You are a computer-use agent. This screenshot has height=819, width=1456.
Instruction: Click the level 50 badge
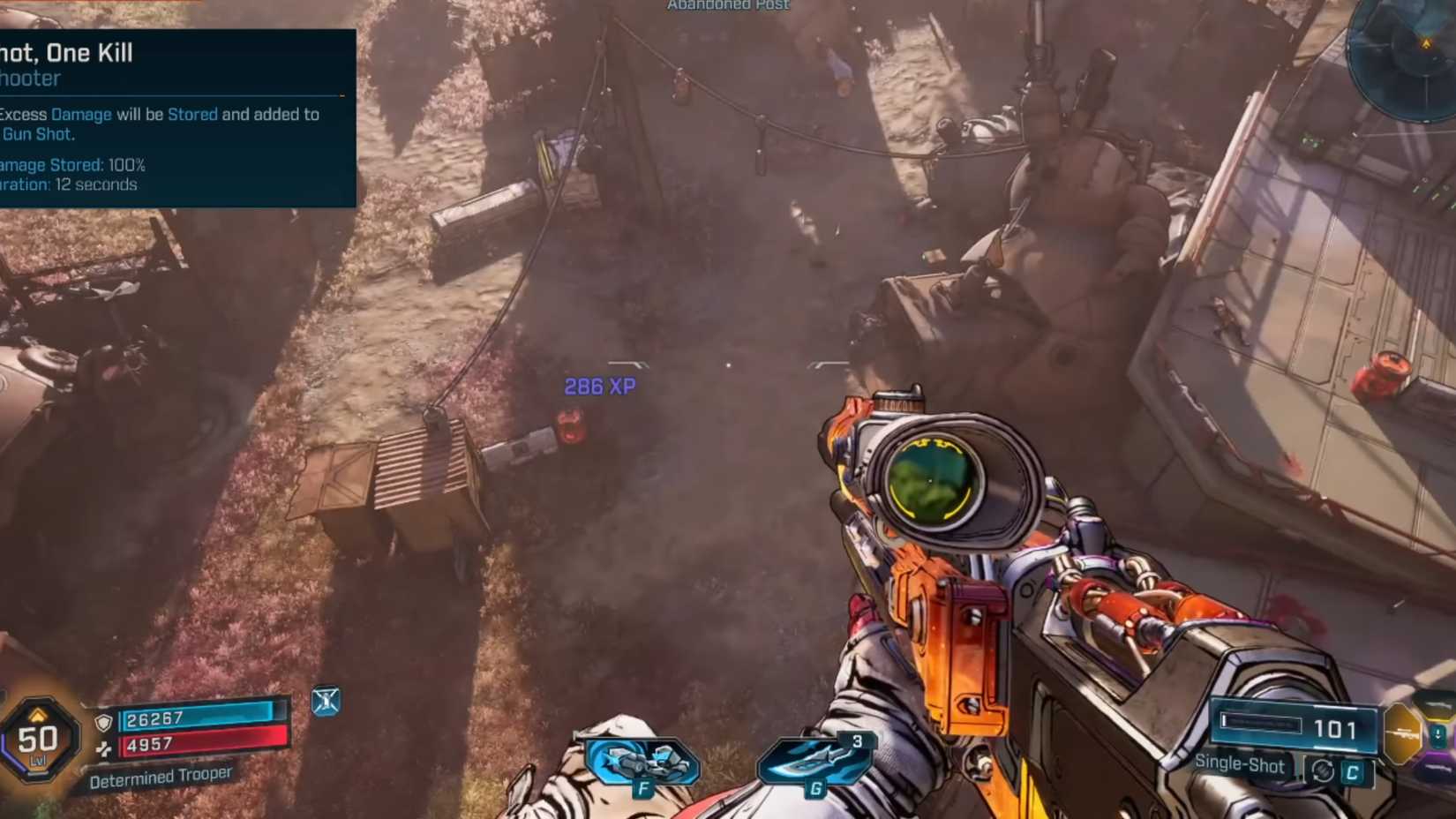coord(37,739)
